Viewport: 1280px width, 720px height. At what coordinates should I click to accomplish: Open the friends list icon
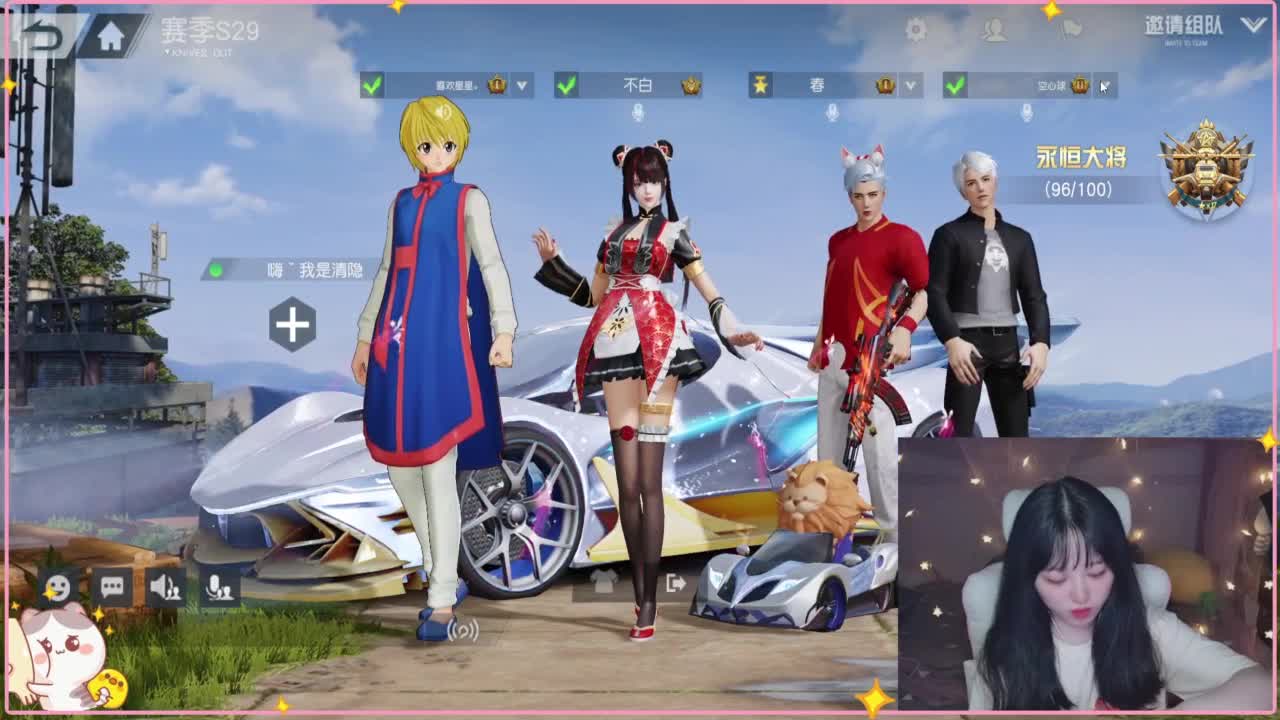point(994,31)
